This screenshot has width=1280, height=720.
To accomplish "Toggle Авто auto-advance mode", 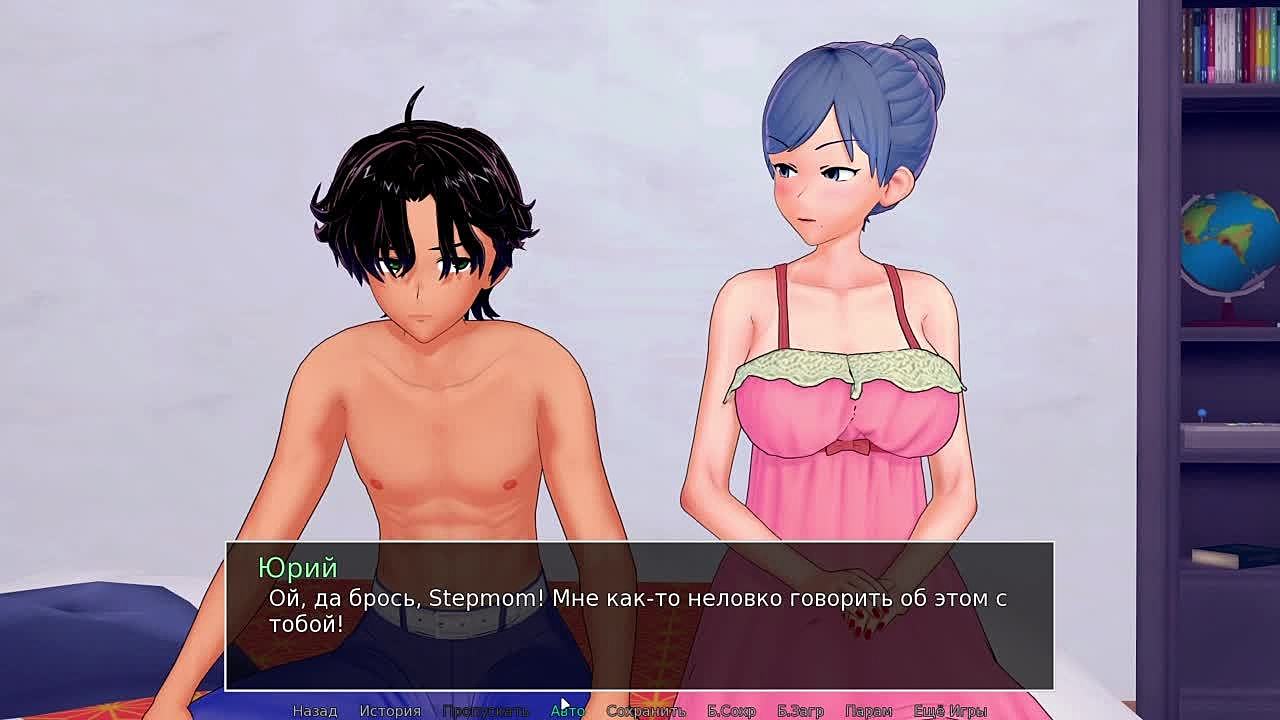I will pos(567,710).
